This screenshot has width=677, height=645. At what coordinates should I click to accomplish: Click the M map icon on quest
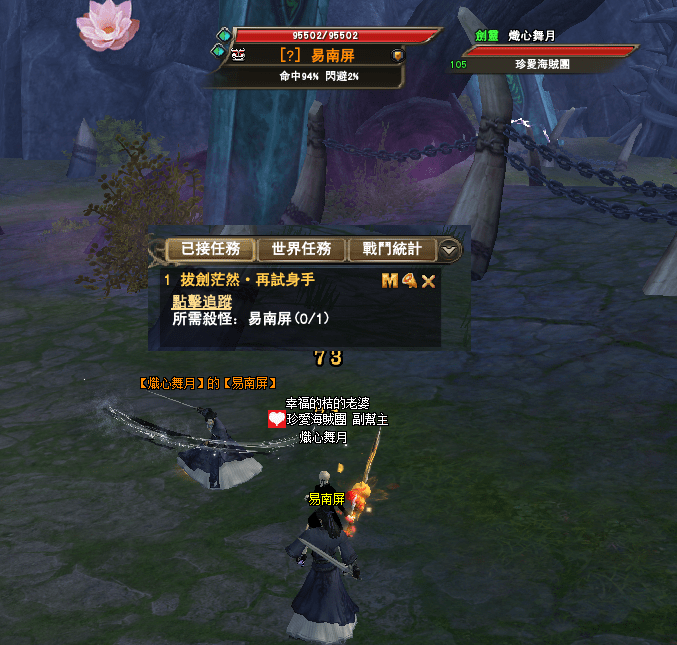click(390, 281)
